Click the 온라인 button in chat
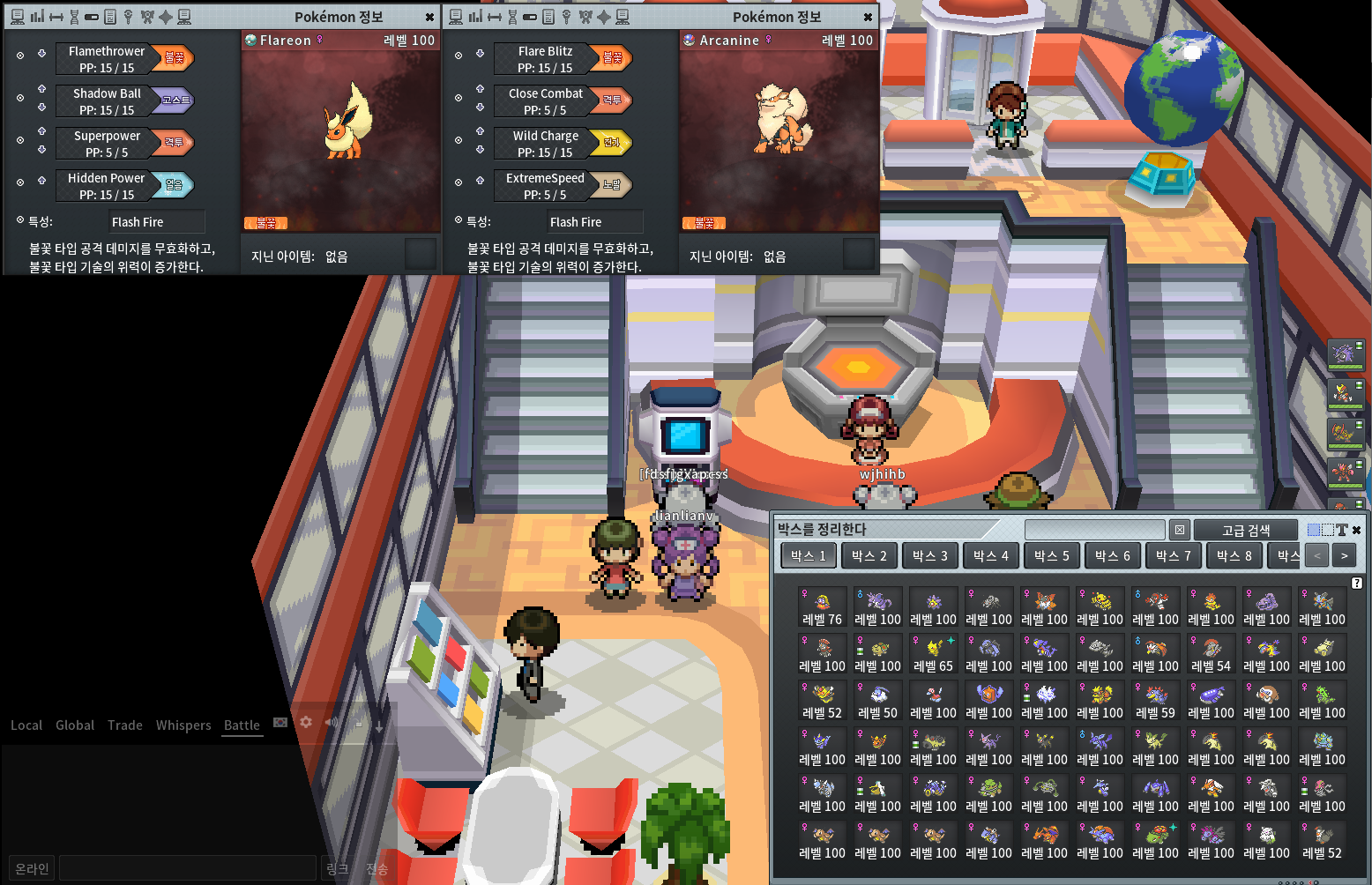The width and height of the screenshot is (1372, 885). point(32,868)
